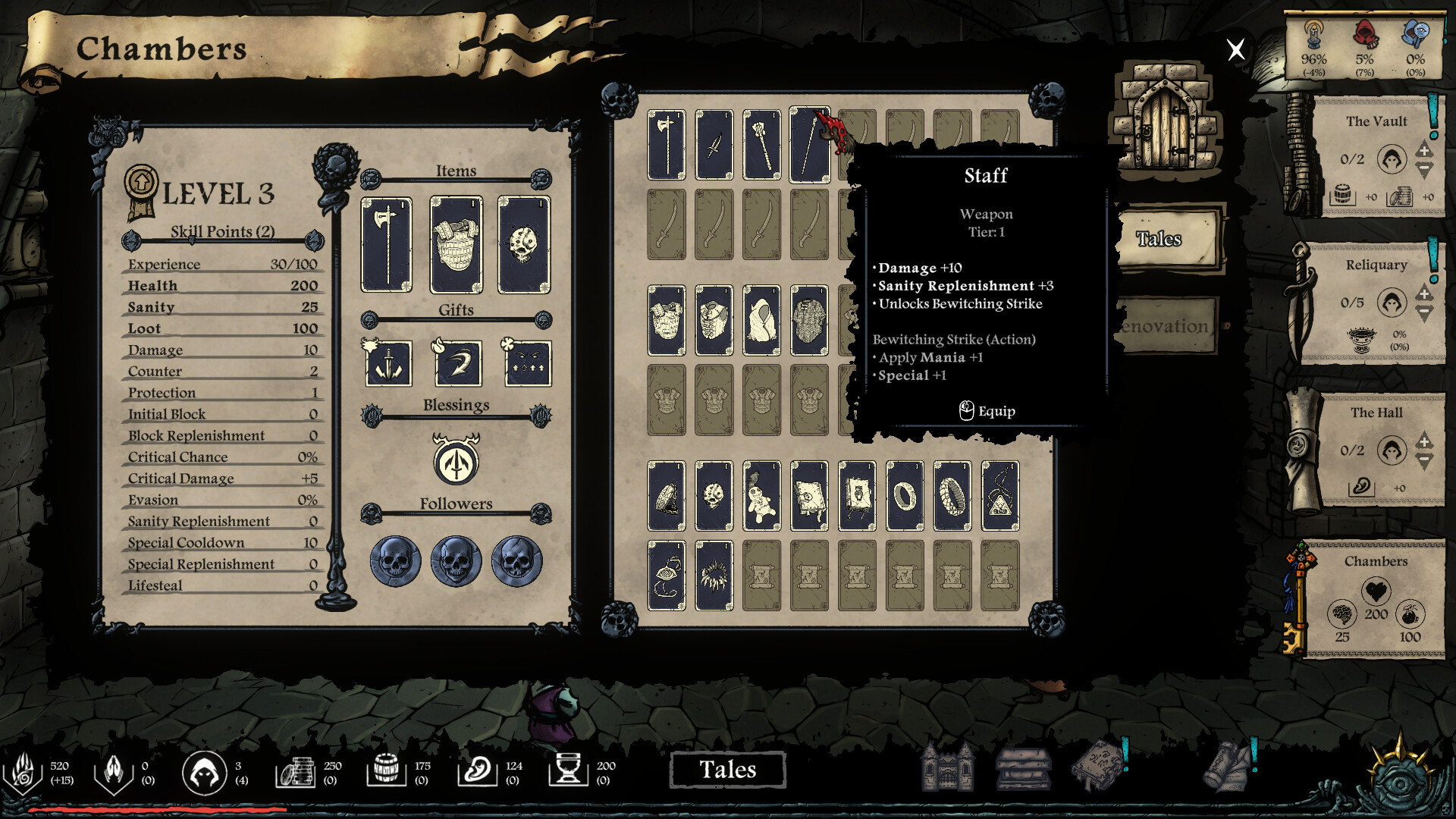The image size is (1456, 819).
Task: Increase The Hall cultist assignment
Action: pos(1423,441)
